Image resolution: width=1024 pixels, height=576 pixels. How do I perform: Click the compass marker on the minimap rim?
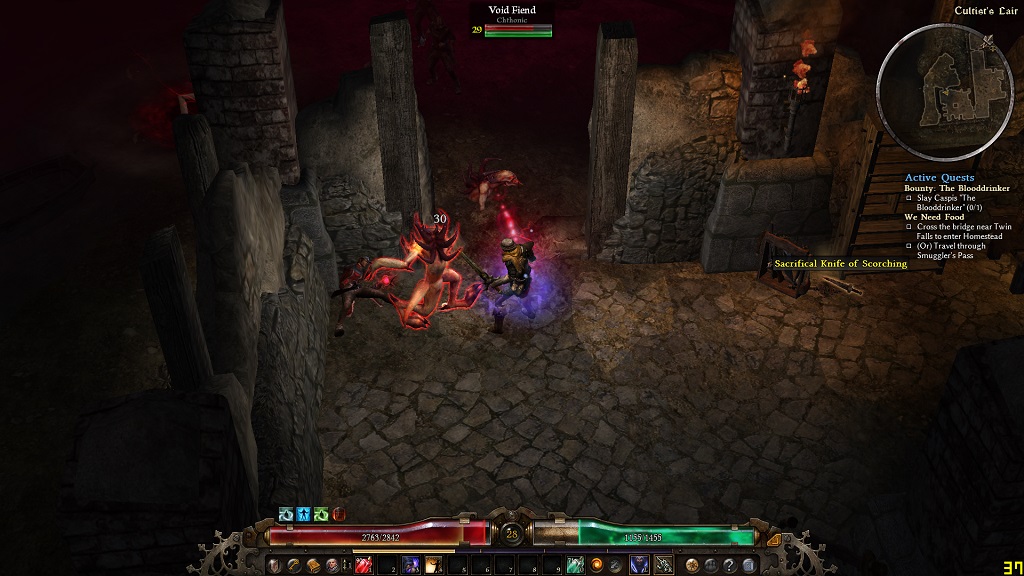pyautogui.click(x=989, y=40)
